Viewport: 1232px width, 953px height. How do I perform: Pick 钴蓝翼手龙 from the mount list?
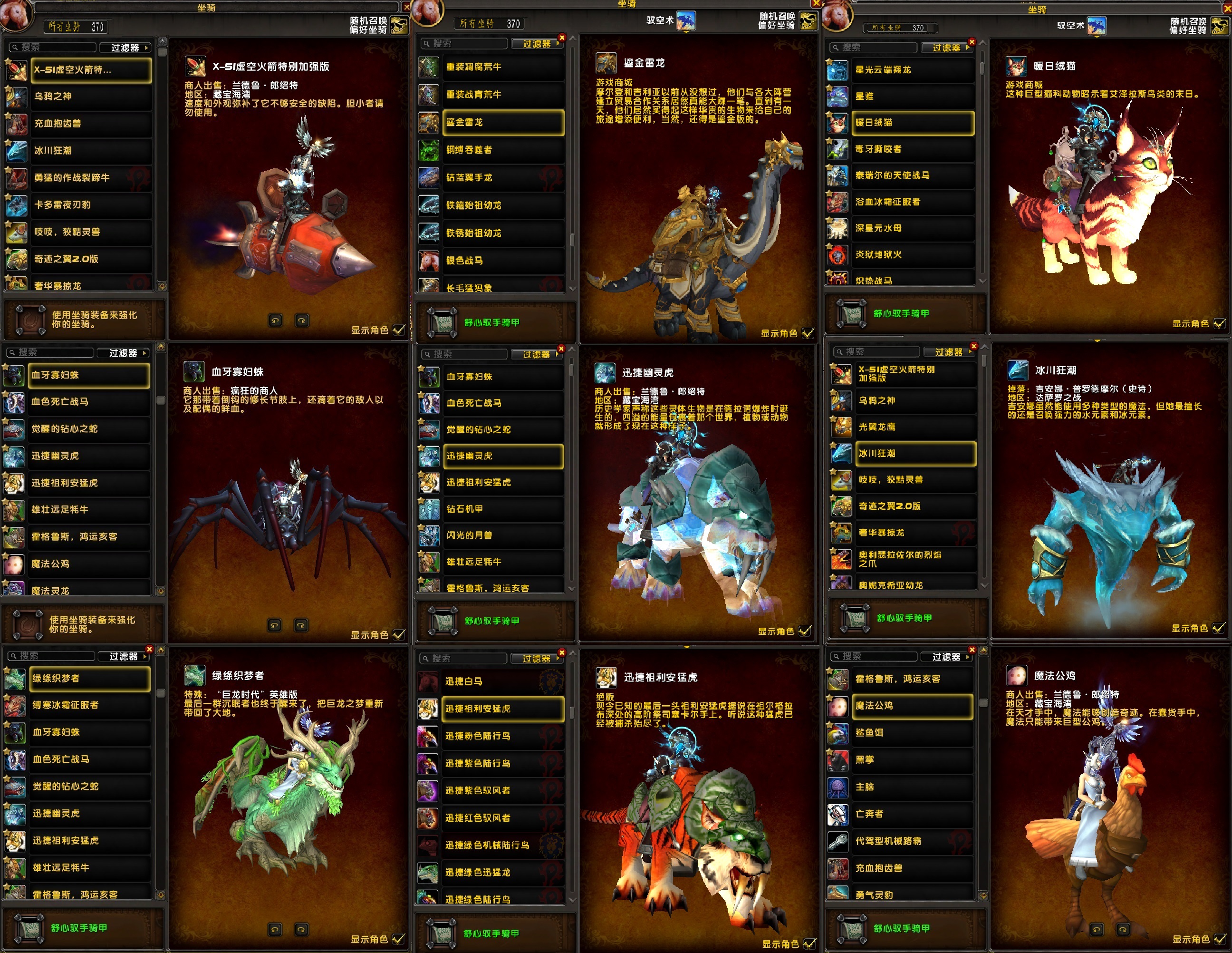point(502,178)
